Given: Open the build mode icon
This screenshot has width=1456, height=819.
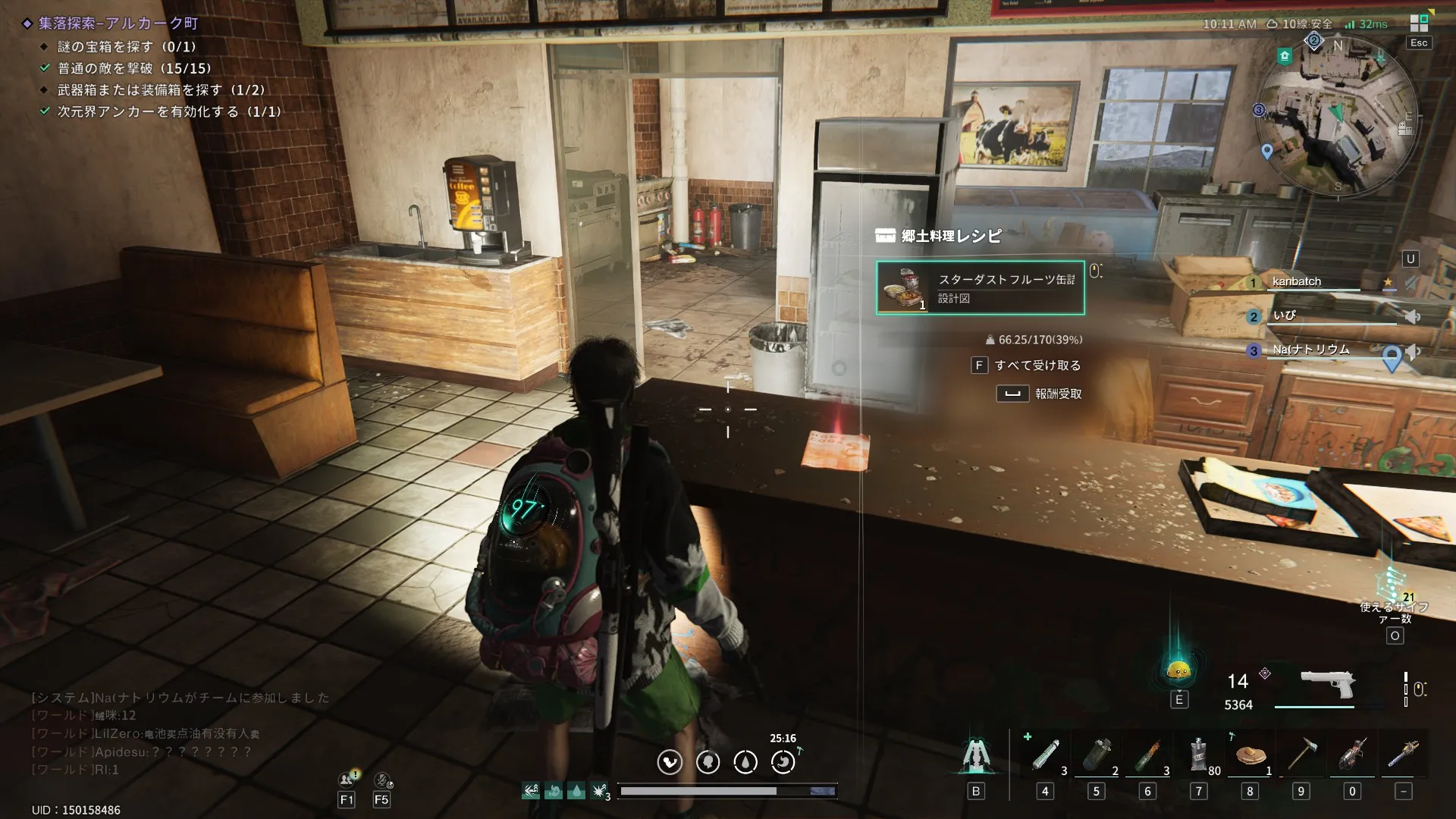Looking at the screenshot, I should tap(975, 756).
